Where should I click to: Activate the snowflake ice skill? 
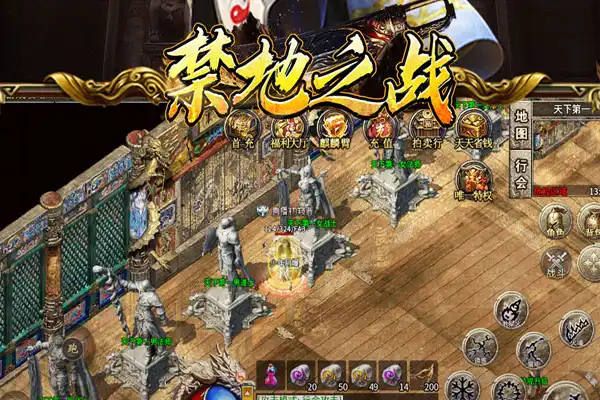click(463, 388)
